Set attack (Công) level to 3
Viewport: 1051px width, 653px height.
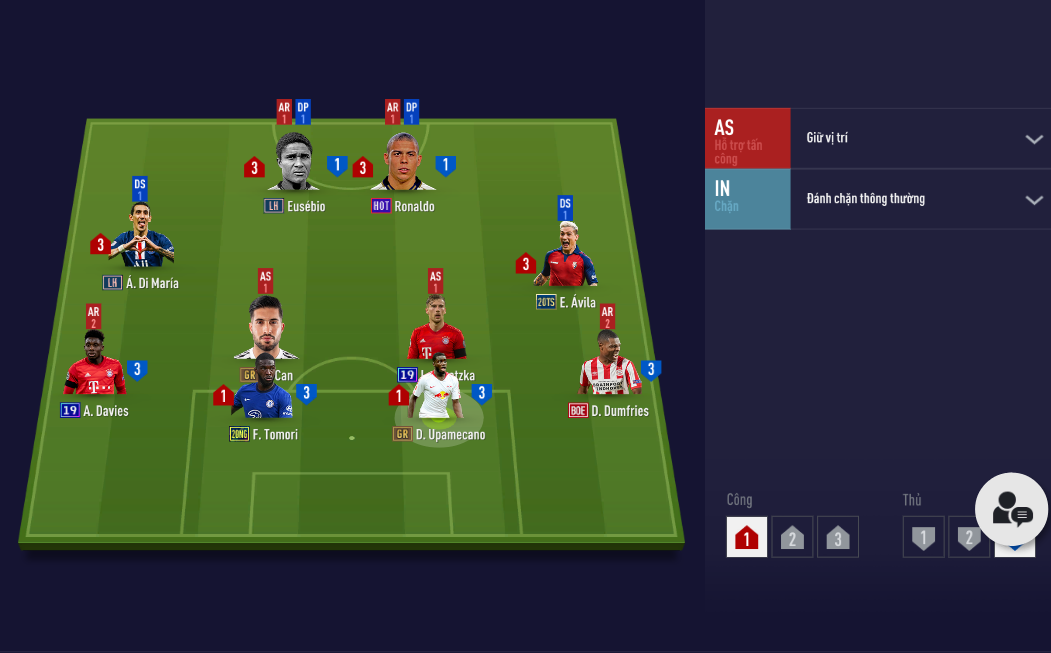(x=838, y=537)
